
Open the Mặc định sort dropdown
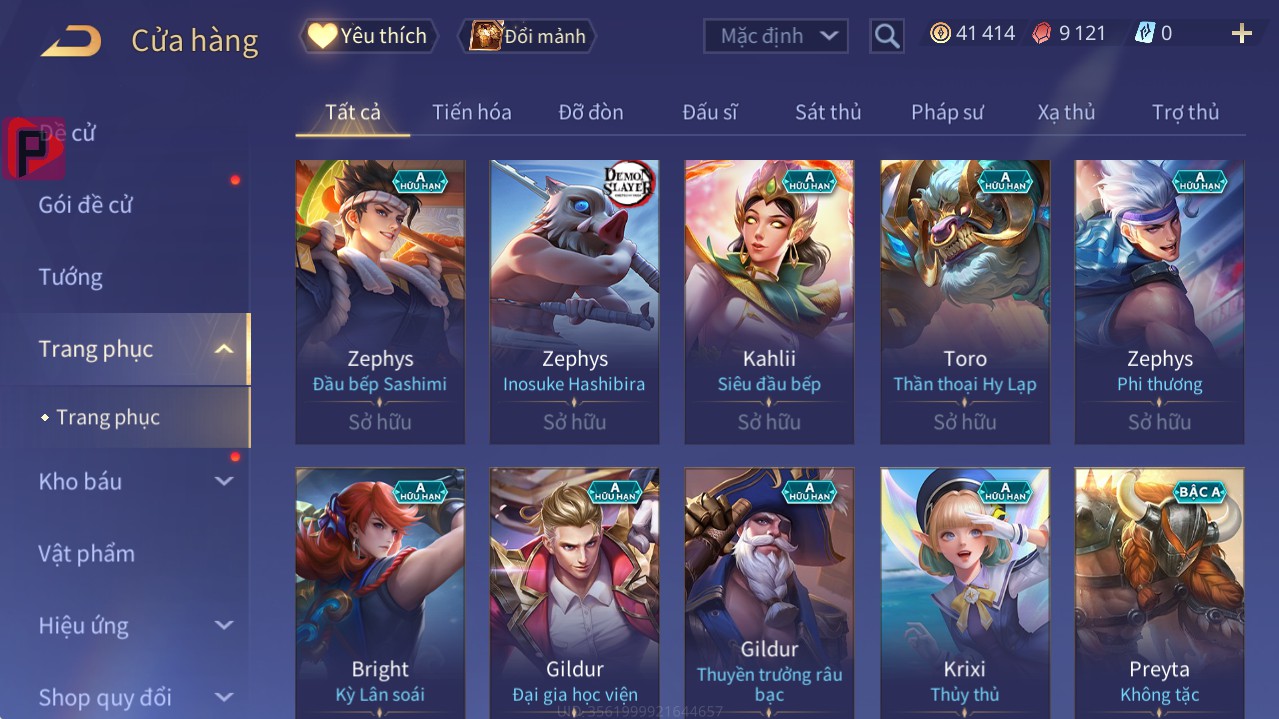(x=777, y=36)
